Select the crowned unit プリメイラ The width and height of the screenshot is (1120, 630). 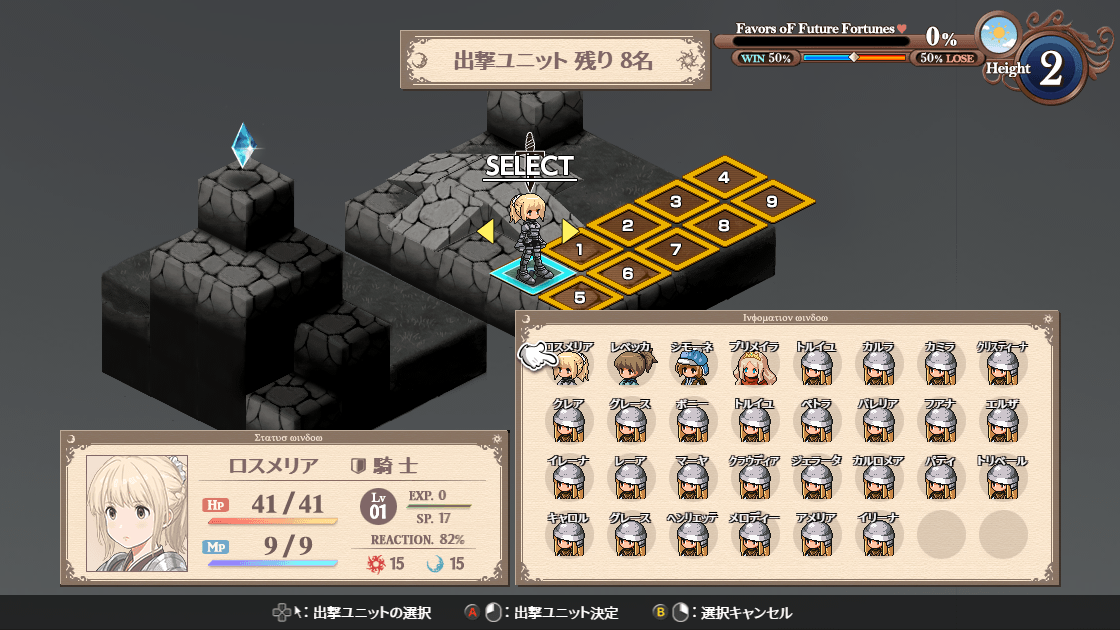coord(755,366)
